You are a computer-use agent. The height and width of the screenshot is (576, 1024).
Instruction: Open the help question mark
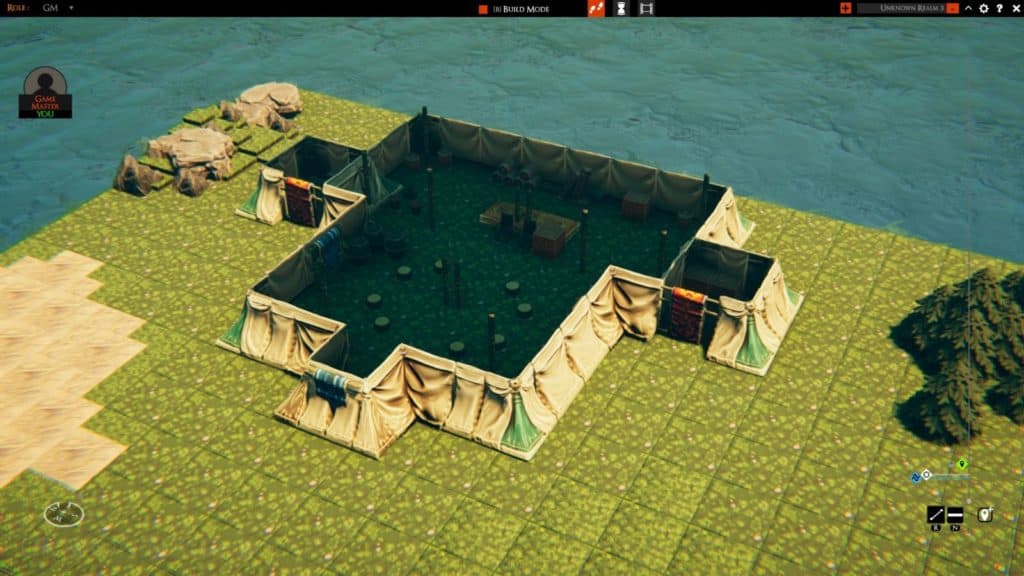999,9
